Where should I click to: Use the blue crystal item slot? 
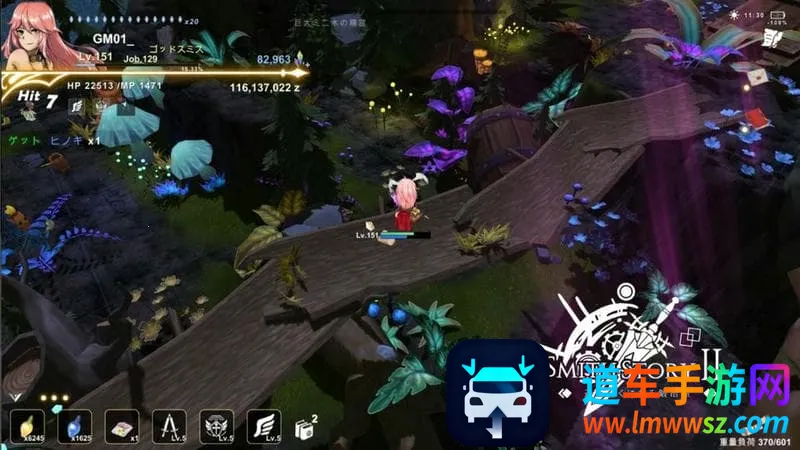click(x=75, y=427)
